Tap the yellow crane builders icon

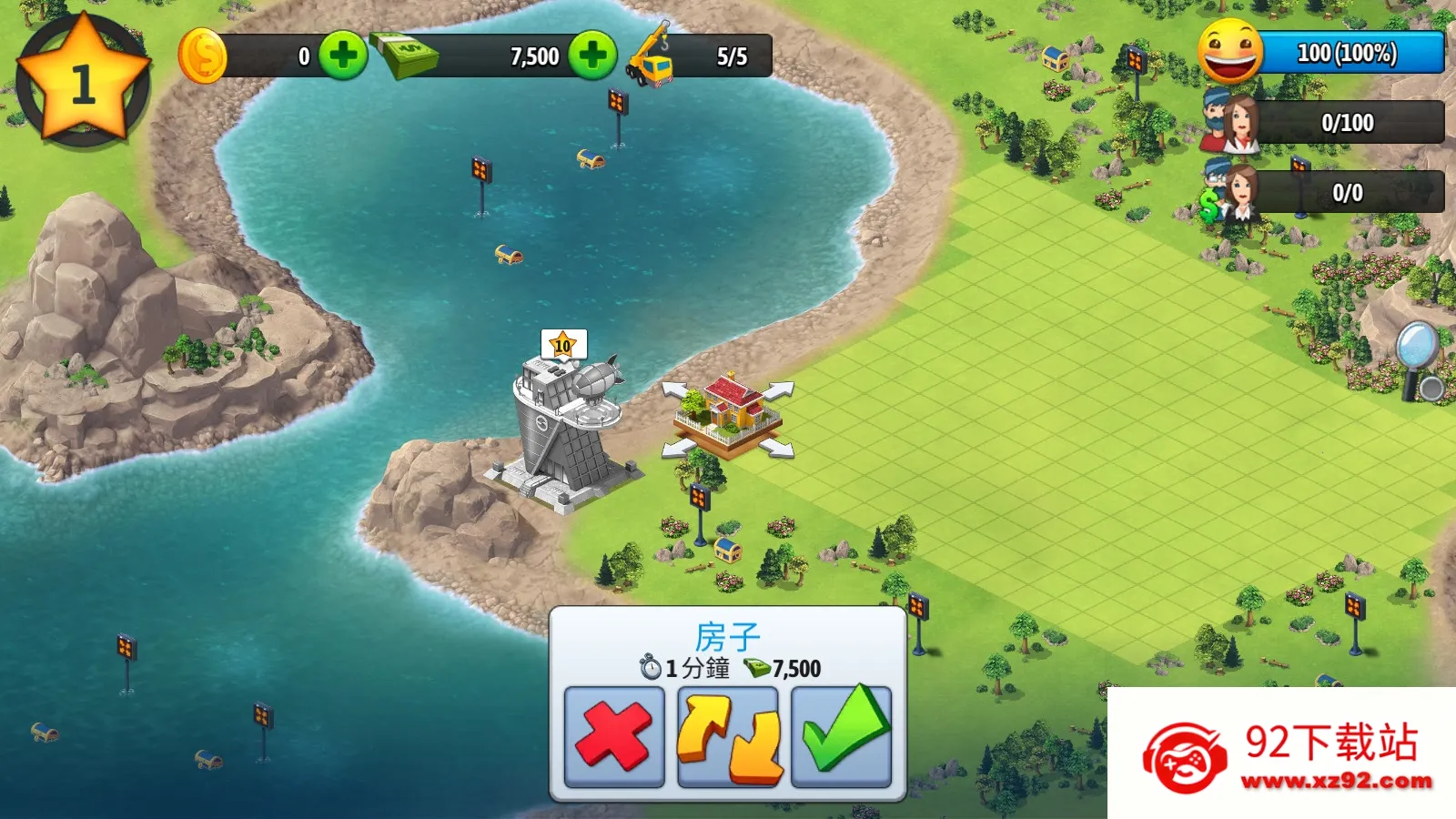[x=652, y=57]
